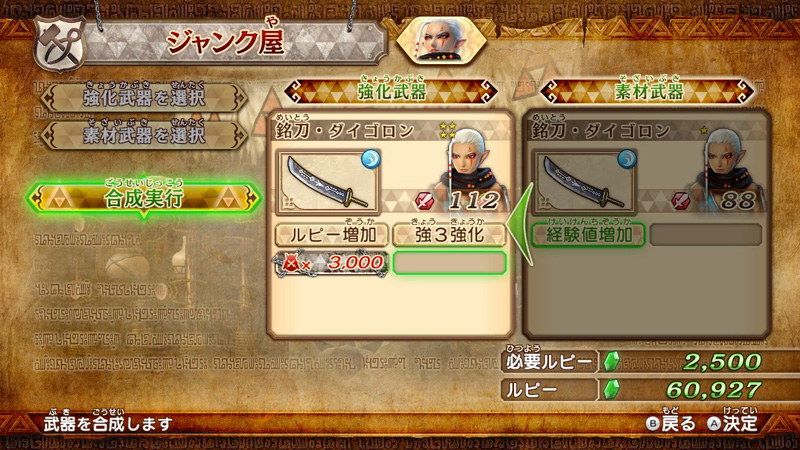Click the ルピー増加 skill slot

click(x=332, y=235)
